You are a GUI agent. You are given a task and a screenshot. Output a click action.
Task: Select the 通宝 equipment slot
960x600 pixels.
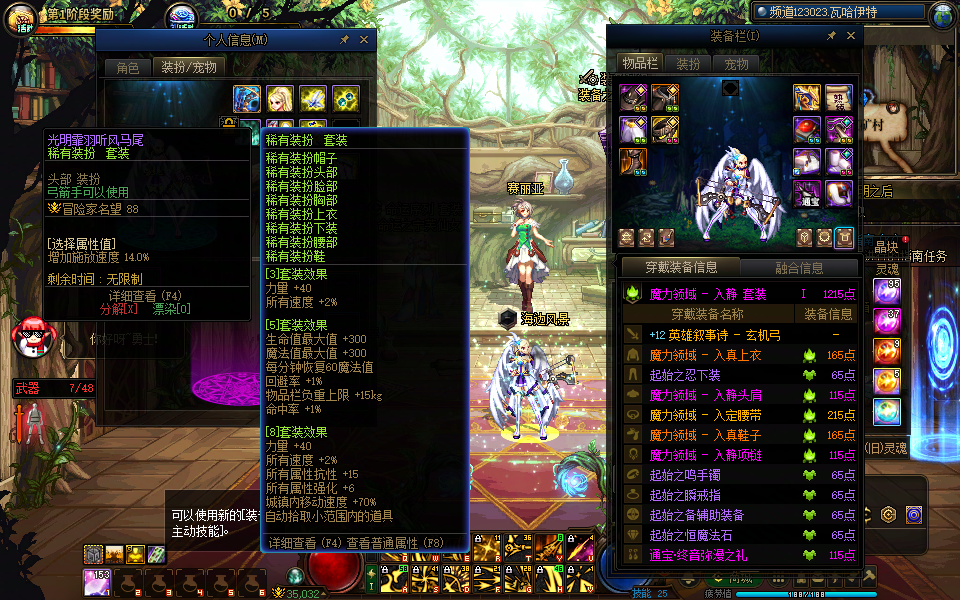(x=807, y=193)
